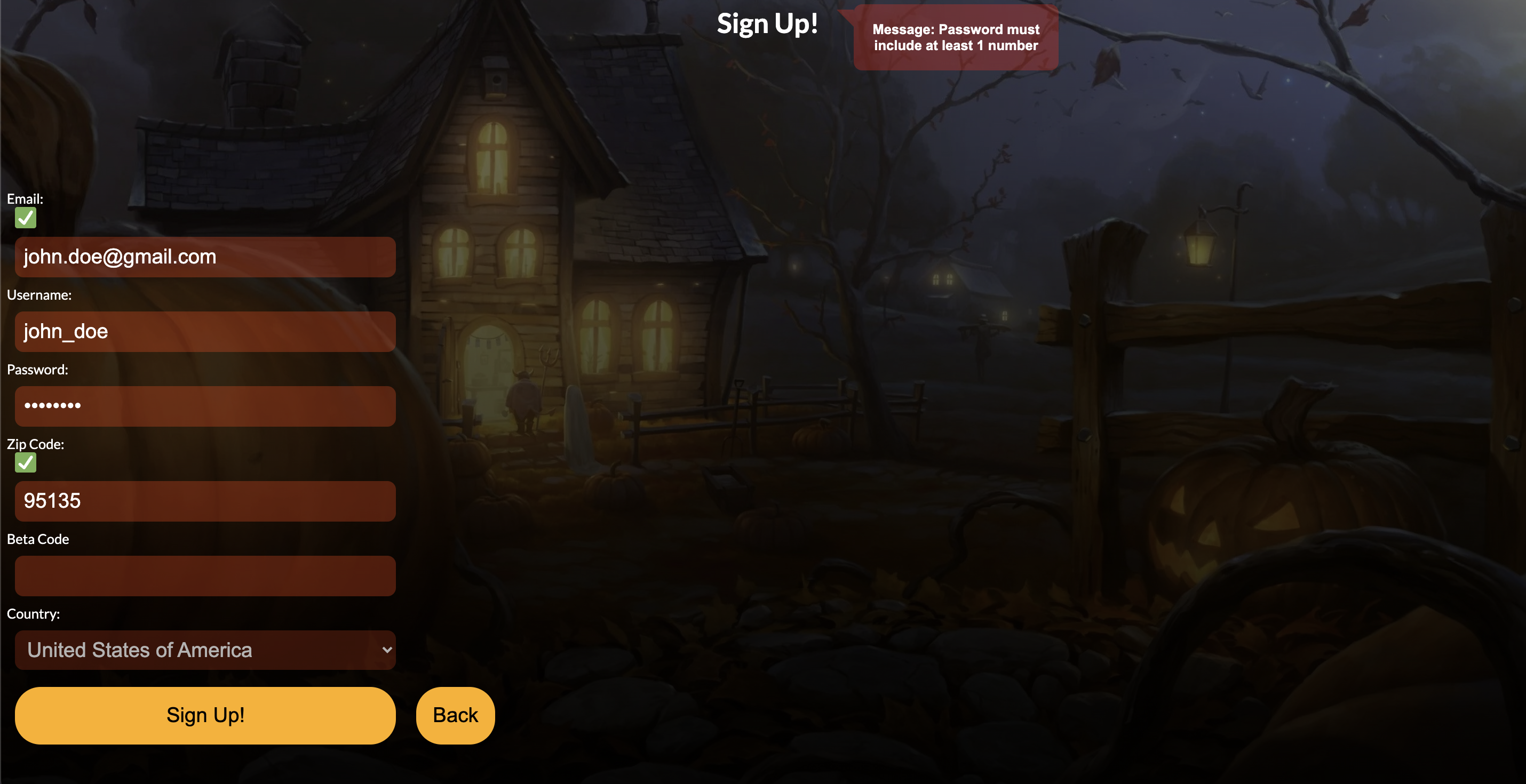Viewport: 1526px width, 784px height.
Task: Go back with the Back button
Action: click(x=455, y=715)
